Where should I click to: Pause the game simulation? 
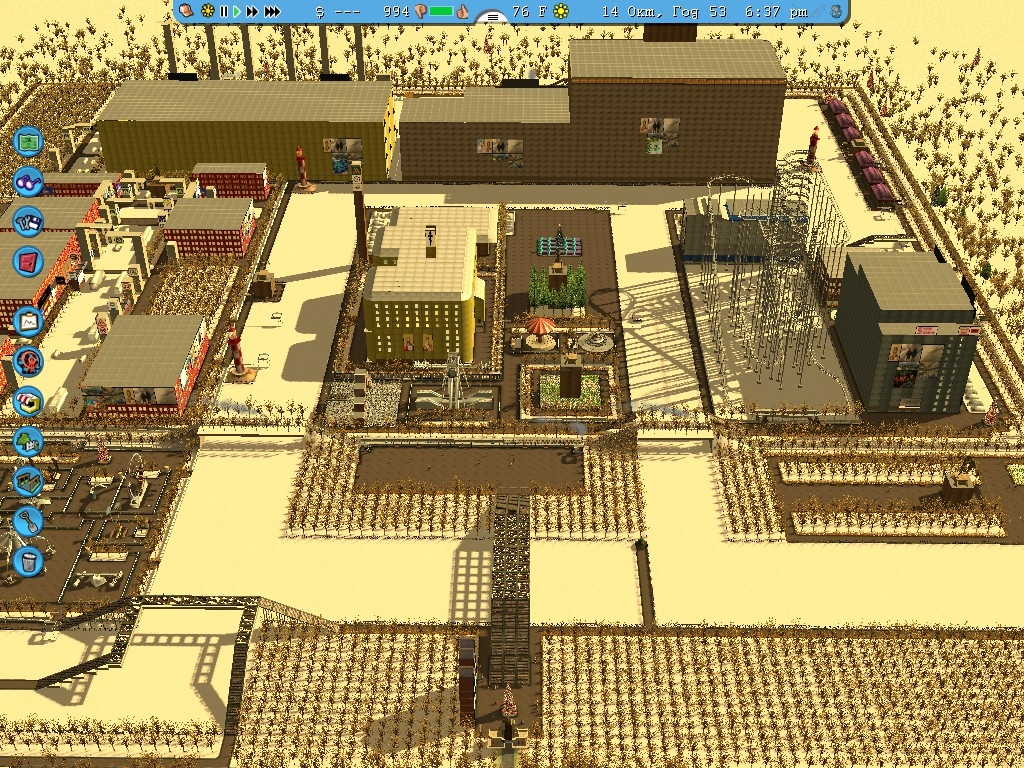(x=224, y=11)
